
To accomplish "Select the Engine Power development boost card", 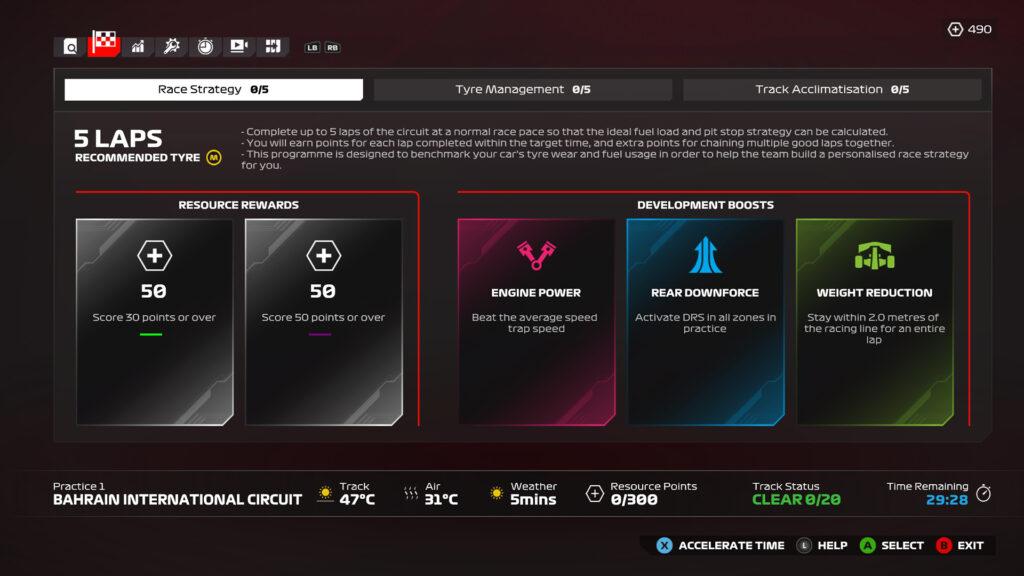I will [x=536, y=322].
